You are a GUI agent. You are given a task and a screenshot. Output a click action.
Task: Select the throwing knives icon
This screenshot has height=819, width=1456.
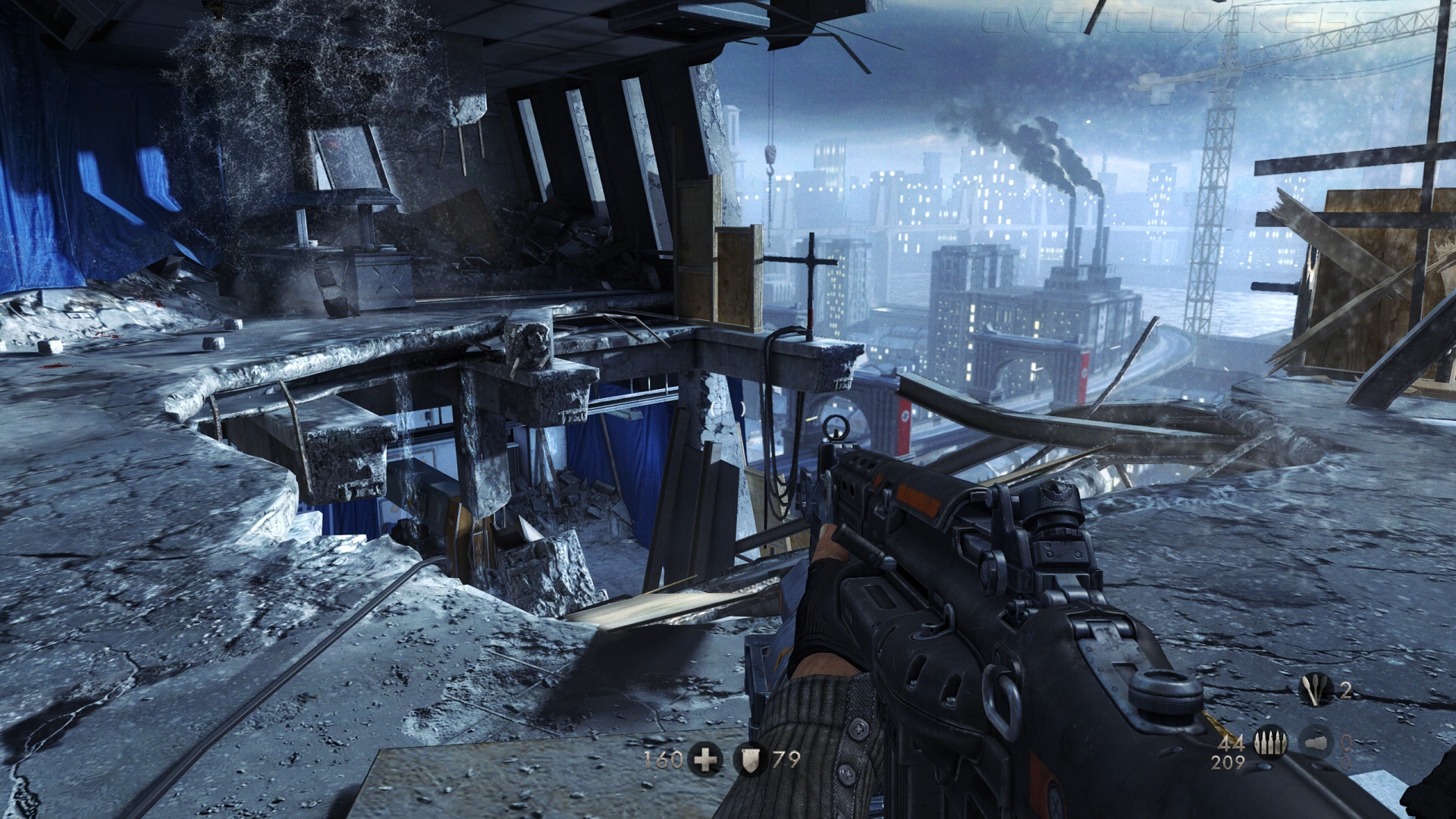[x=1316, y=690]
